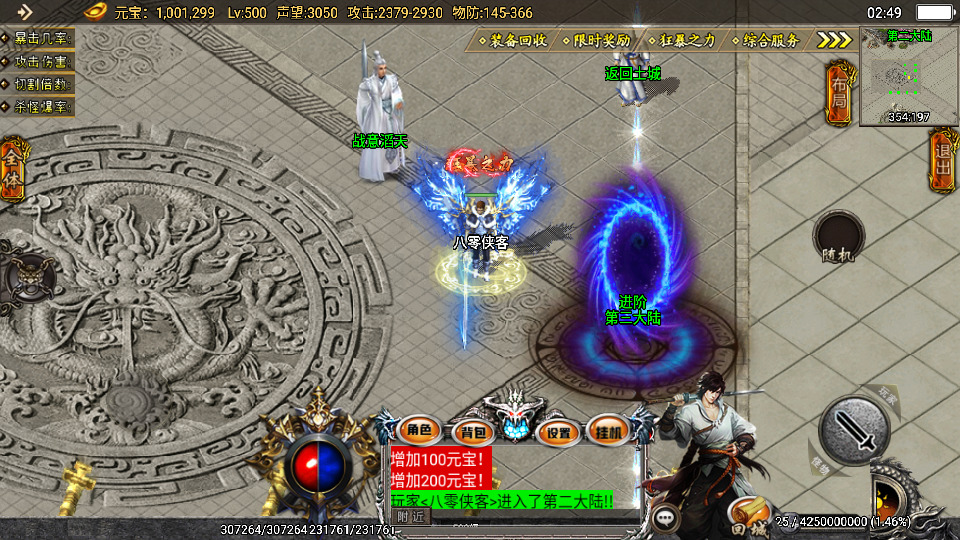
Task: Open the 限时奖励 timed rewards menu
Action: click(x=596, y=41)
